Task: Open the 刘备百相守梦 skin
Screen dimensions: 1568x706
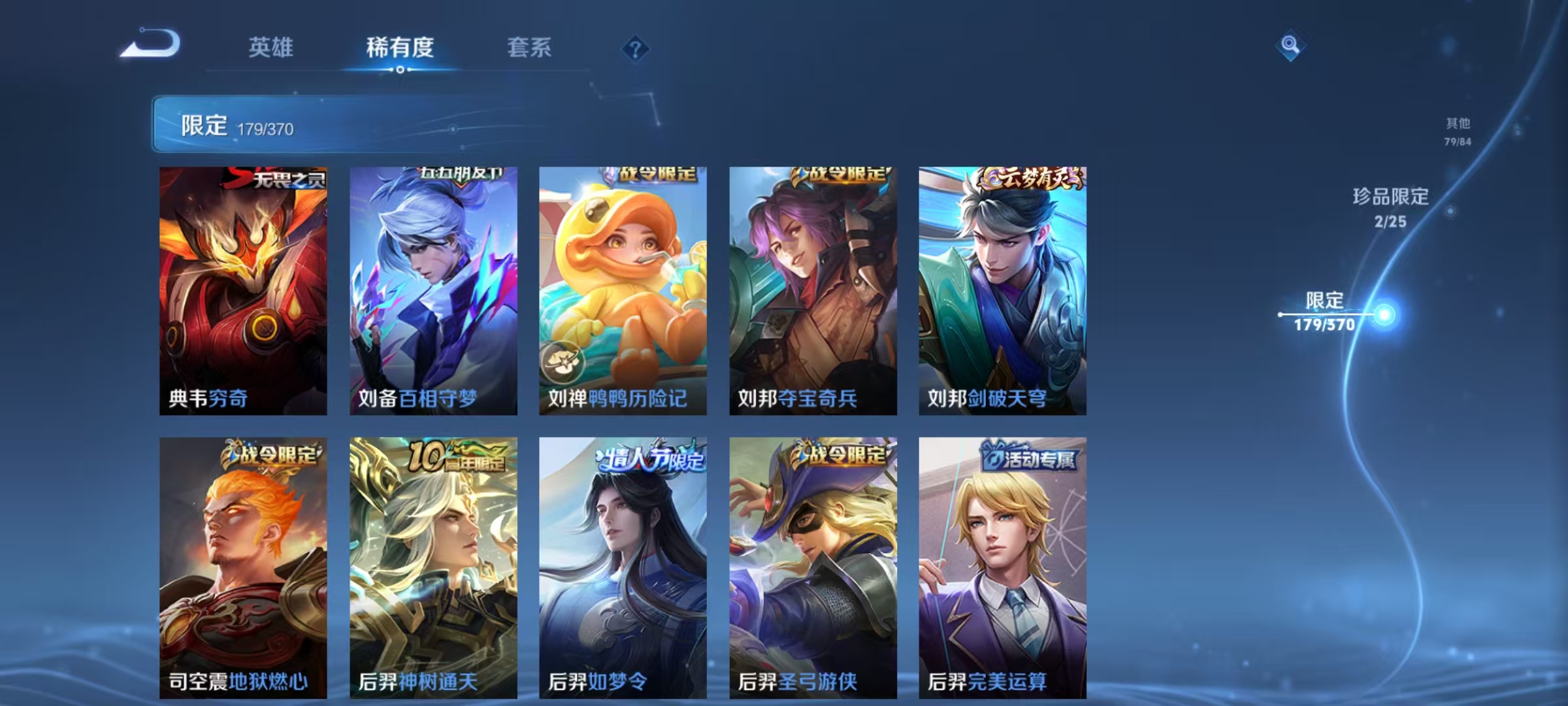Action: tap(432, 288)
